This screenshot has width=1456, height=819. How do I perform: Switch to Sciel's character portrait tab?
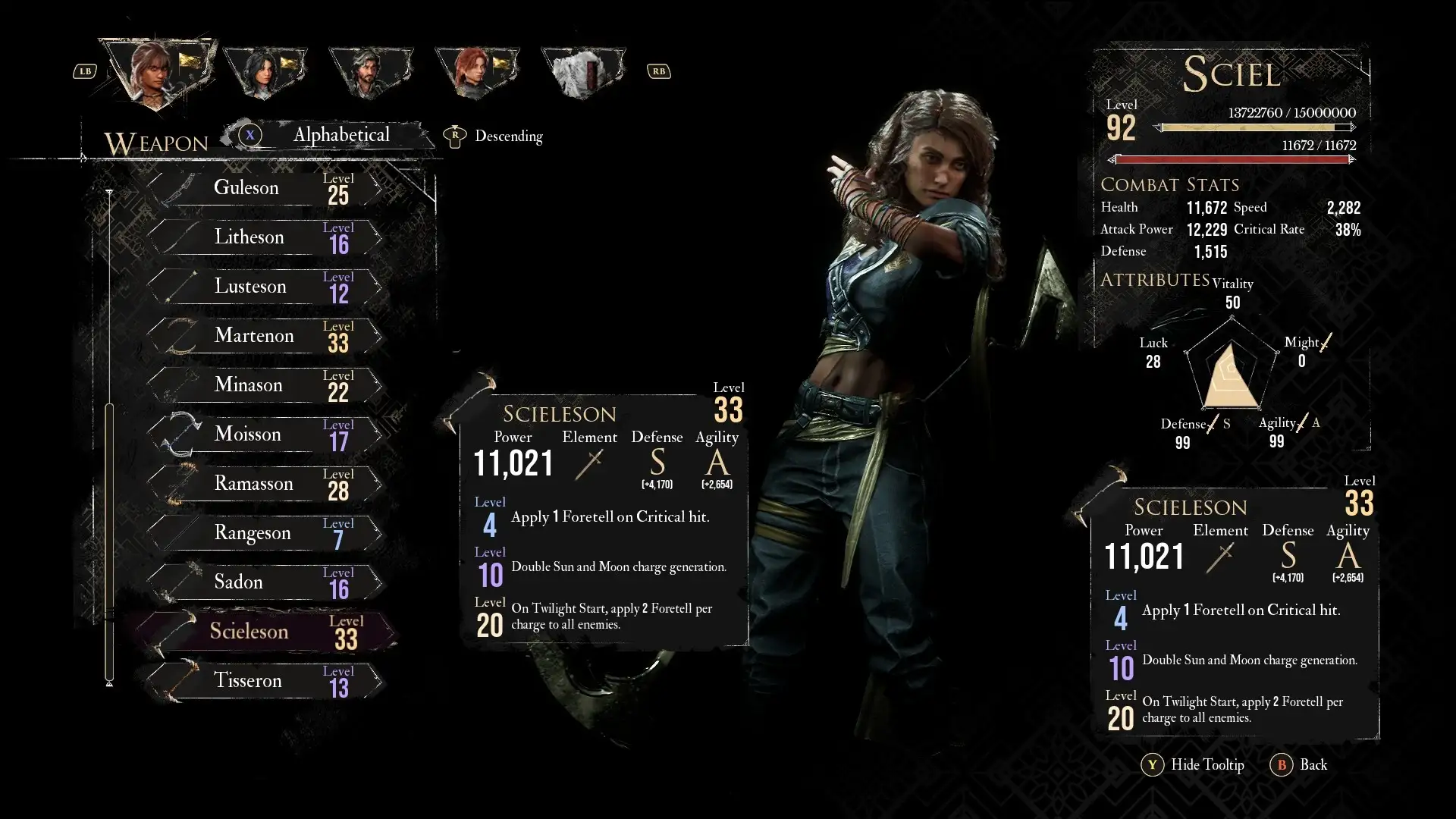point(158,71)
